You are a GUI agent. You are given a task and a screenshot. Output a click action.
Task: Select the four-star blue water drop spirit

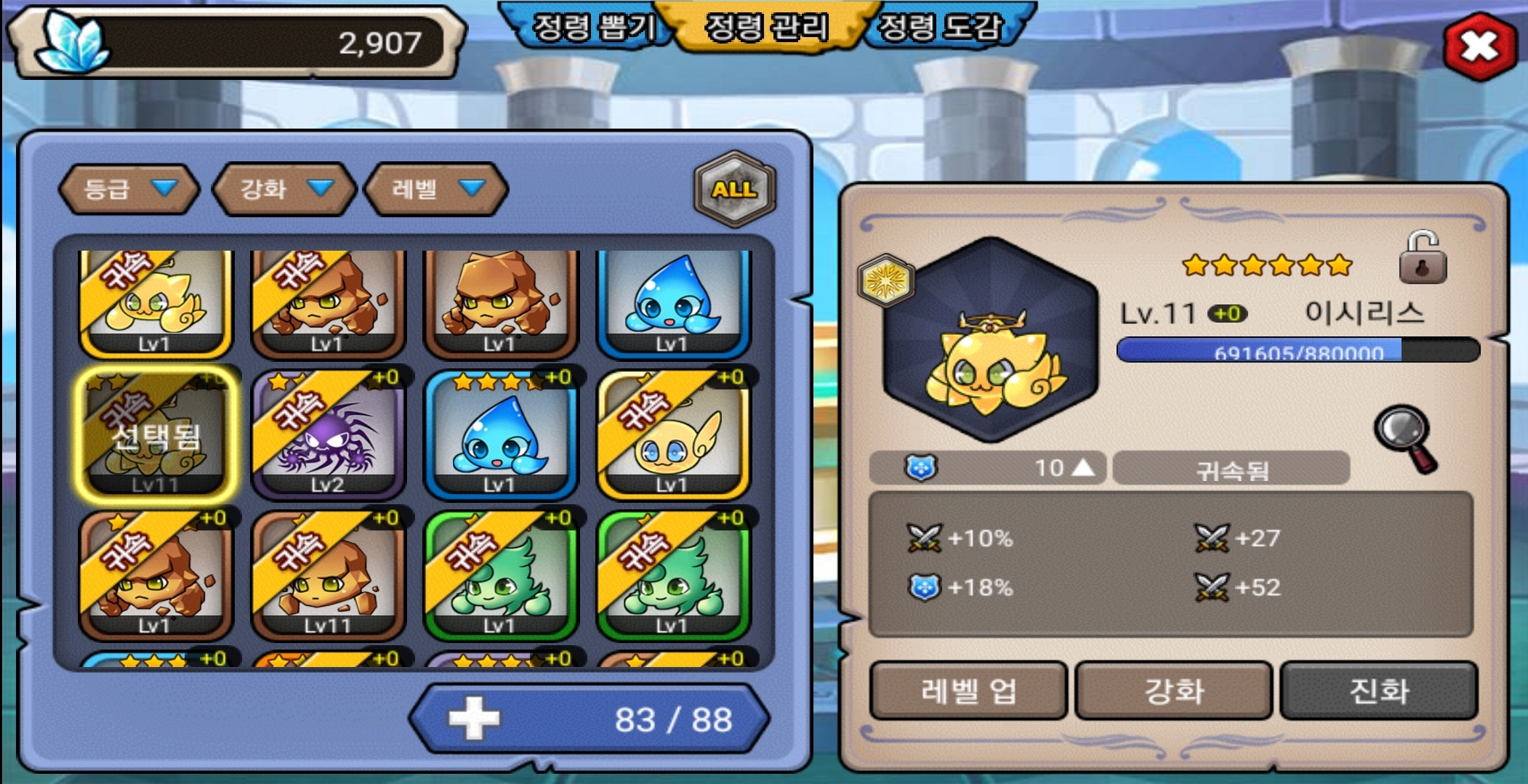[500, 435]
